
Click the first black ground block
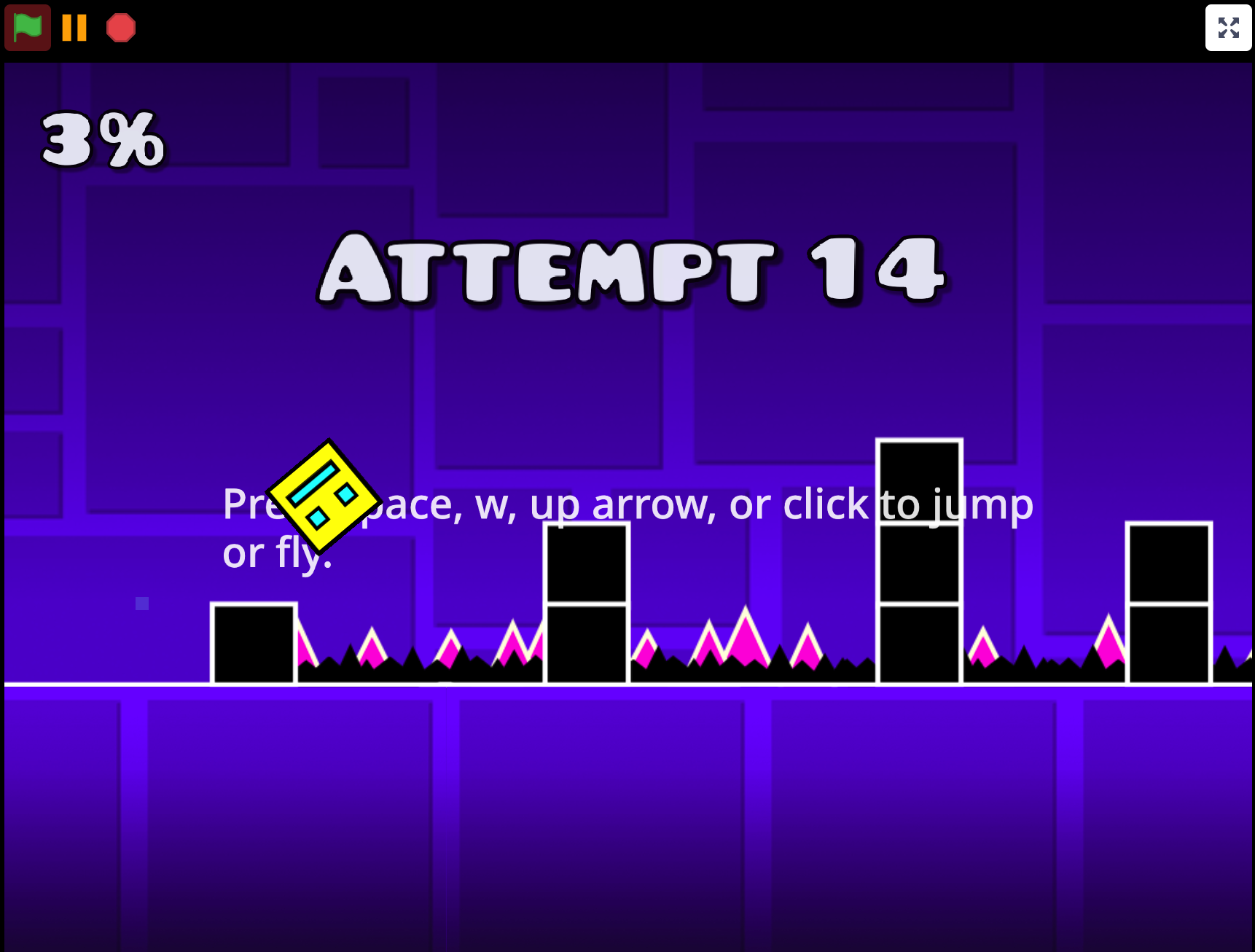(x=254, y=644)
